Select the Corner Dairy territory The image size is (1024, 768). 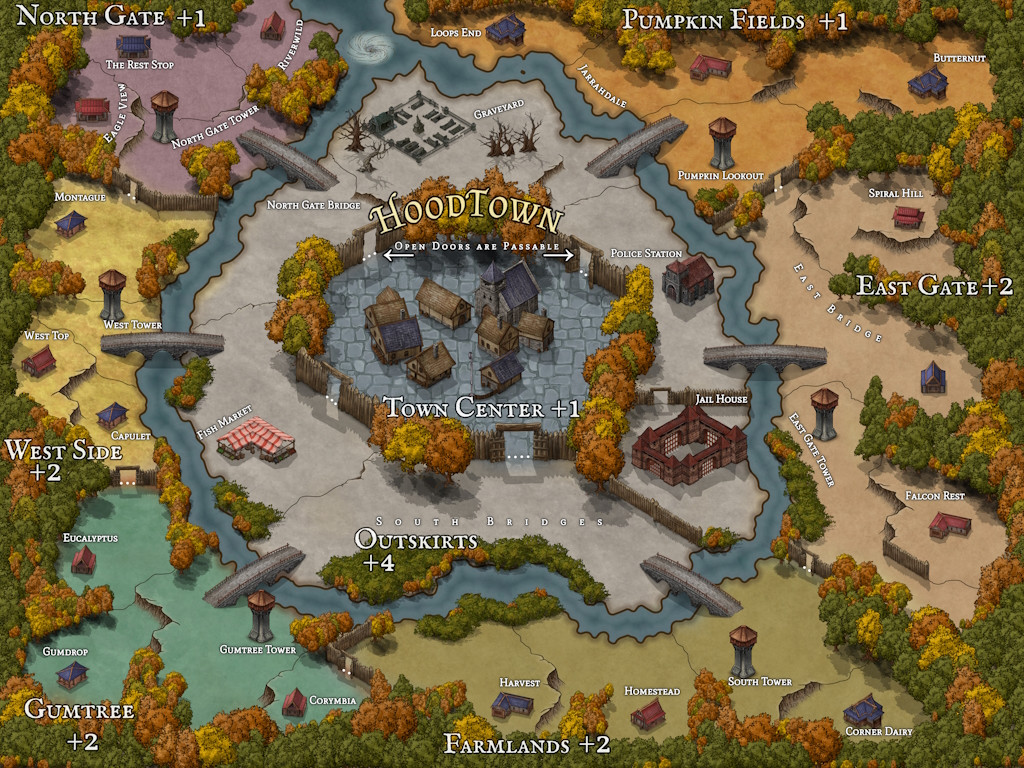tap(863, 710)
